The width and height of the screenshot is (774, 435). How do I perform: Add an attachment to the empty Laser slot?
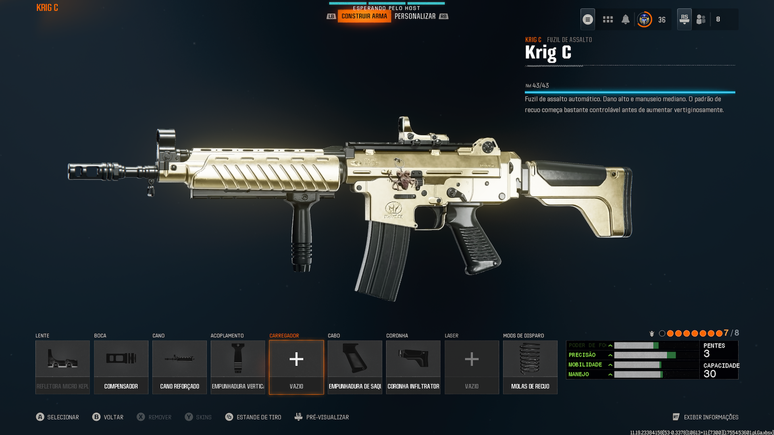(472, 366)
